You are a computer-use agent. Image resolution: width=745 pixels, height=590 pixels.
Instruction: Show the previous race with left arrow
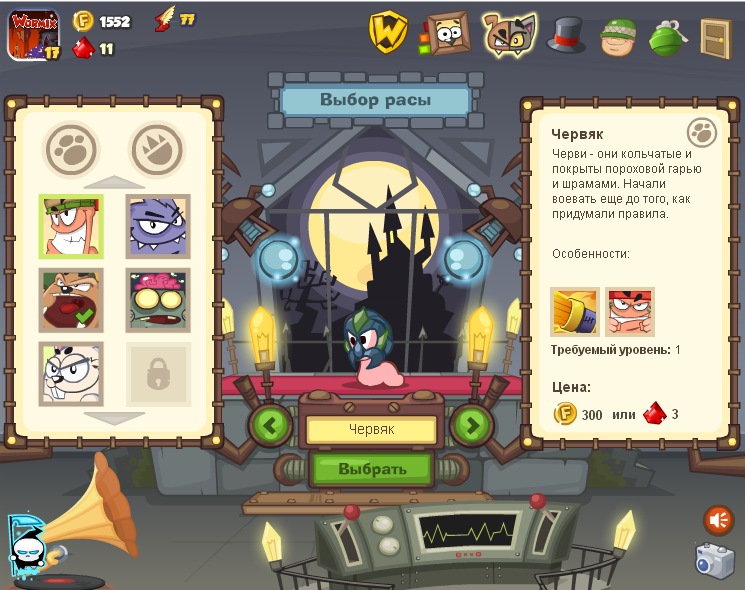point(270,425)
